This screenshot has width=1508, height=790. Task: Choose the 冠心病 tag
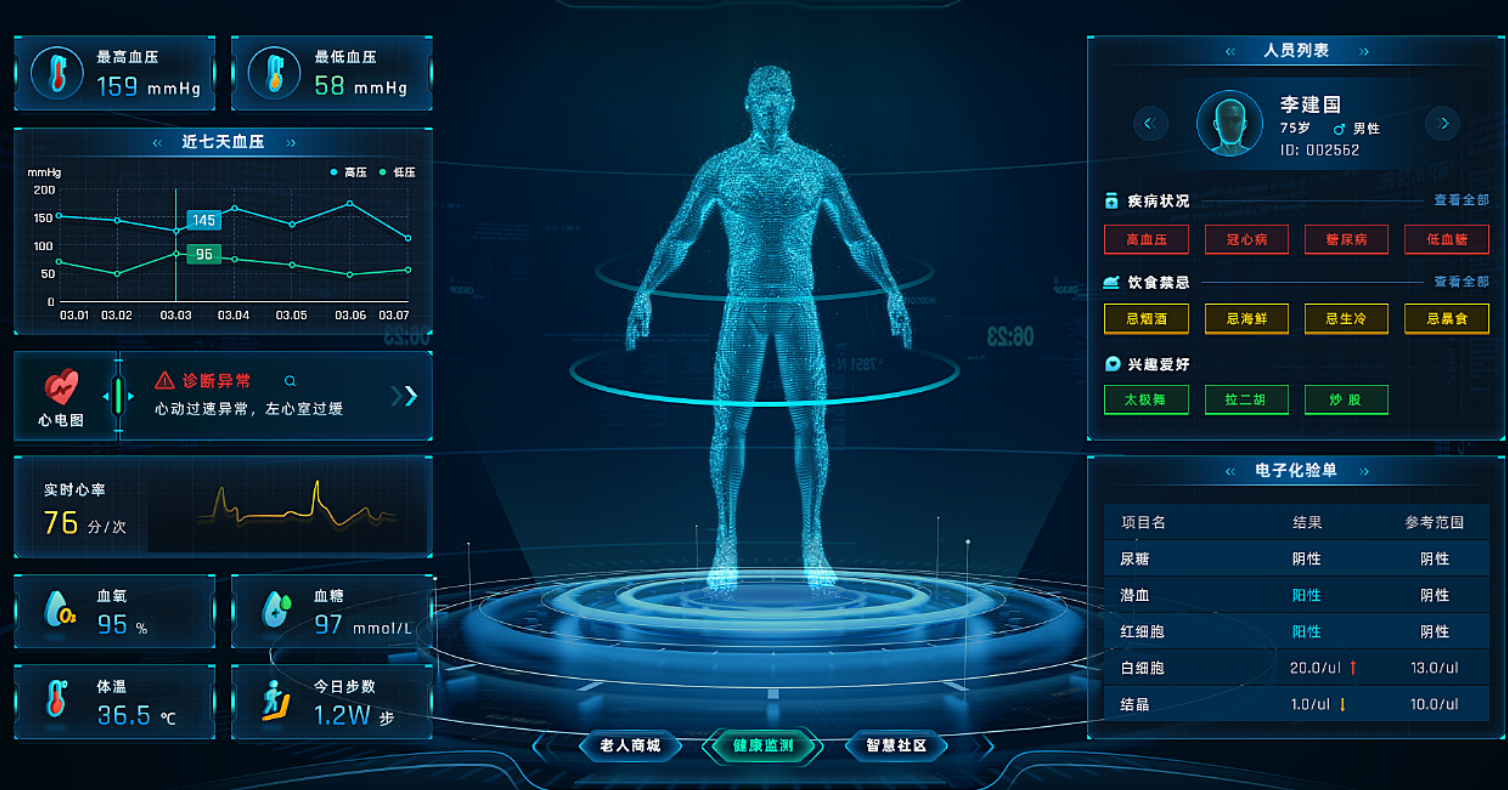(x=1246, y=240)
